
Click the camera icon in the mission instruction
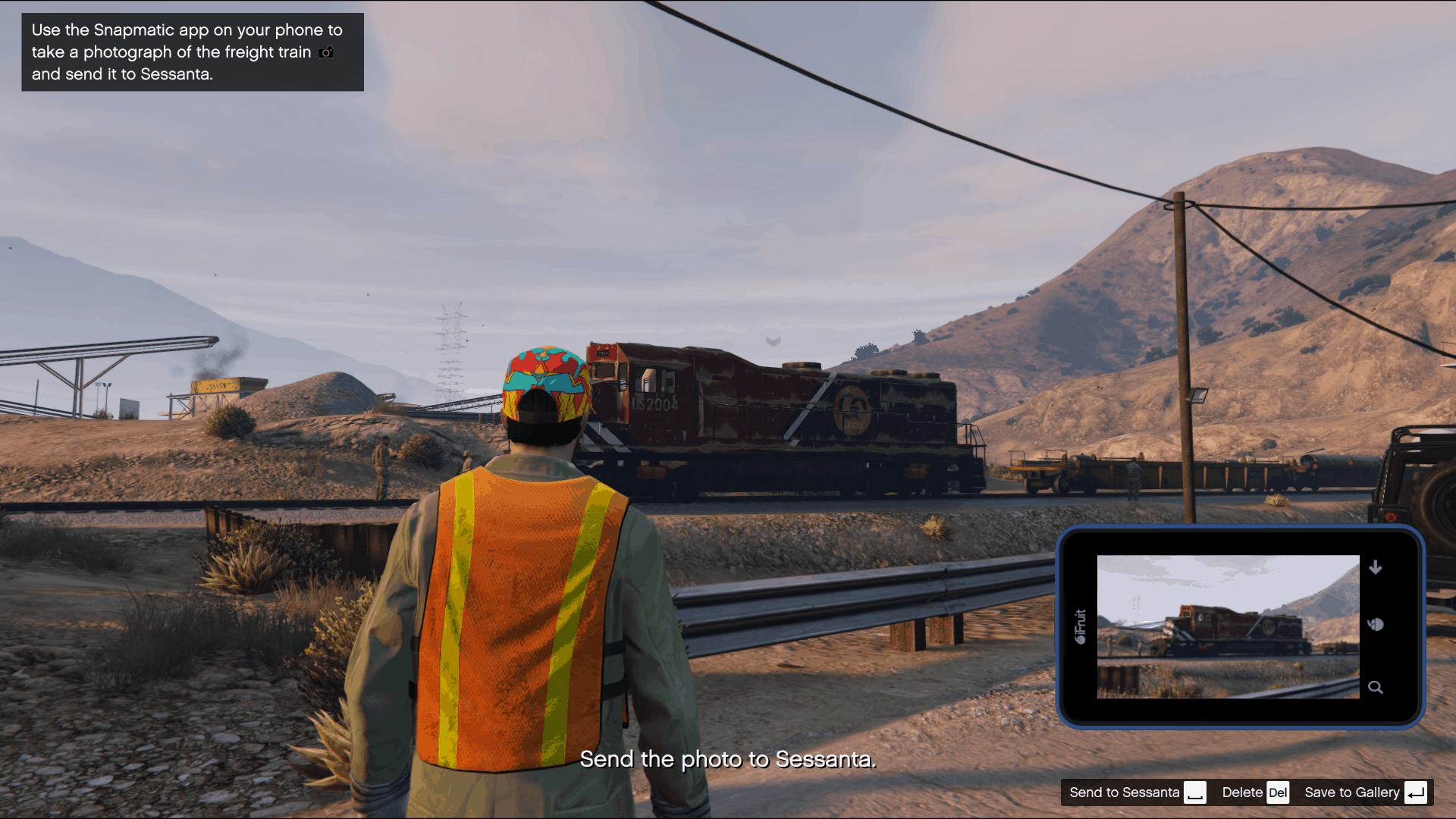(x=325, y=52)
